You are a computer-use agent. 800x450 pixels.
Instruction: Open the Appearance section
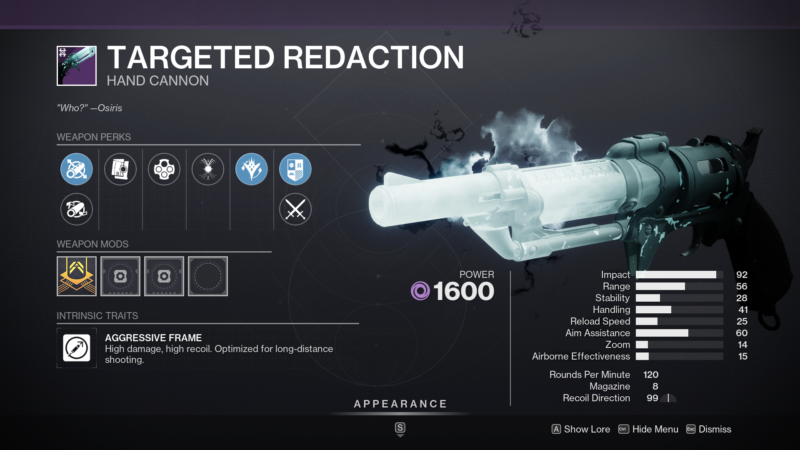400,404
